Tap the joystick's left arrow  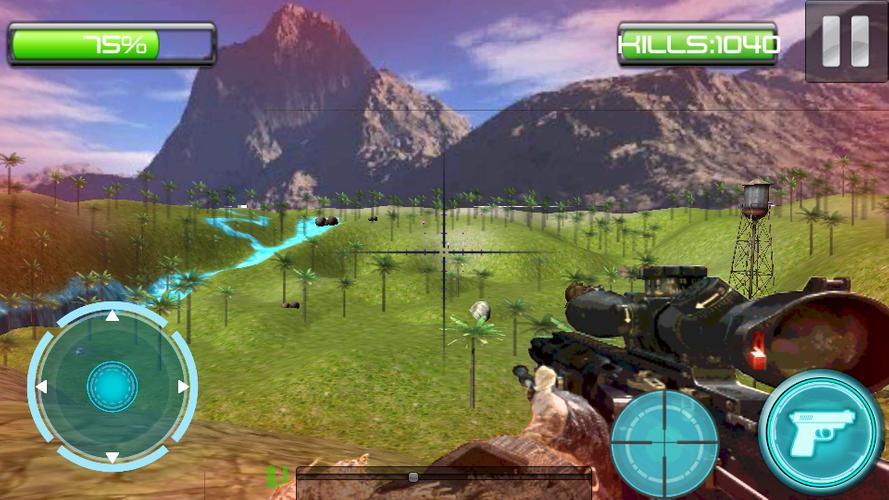coord(41,386)
